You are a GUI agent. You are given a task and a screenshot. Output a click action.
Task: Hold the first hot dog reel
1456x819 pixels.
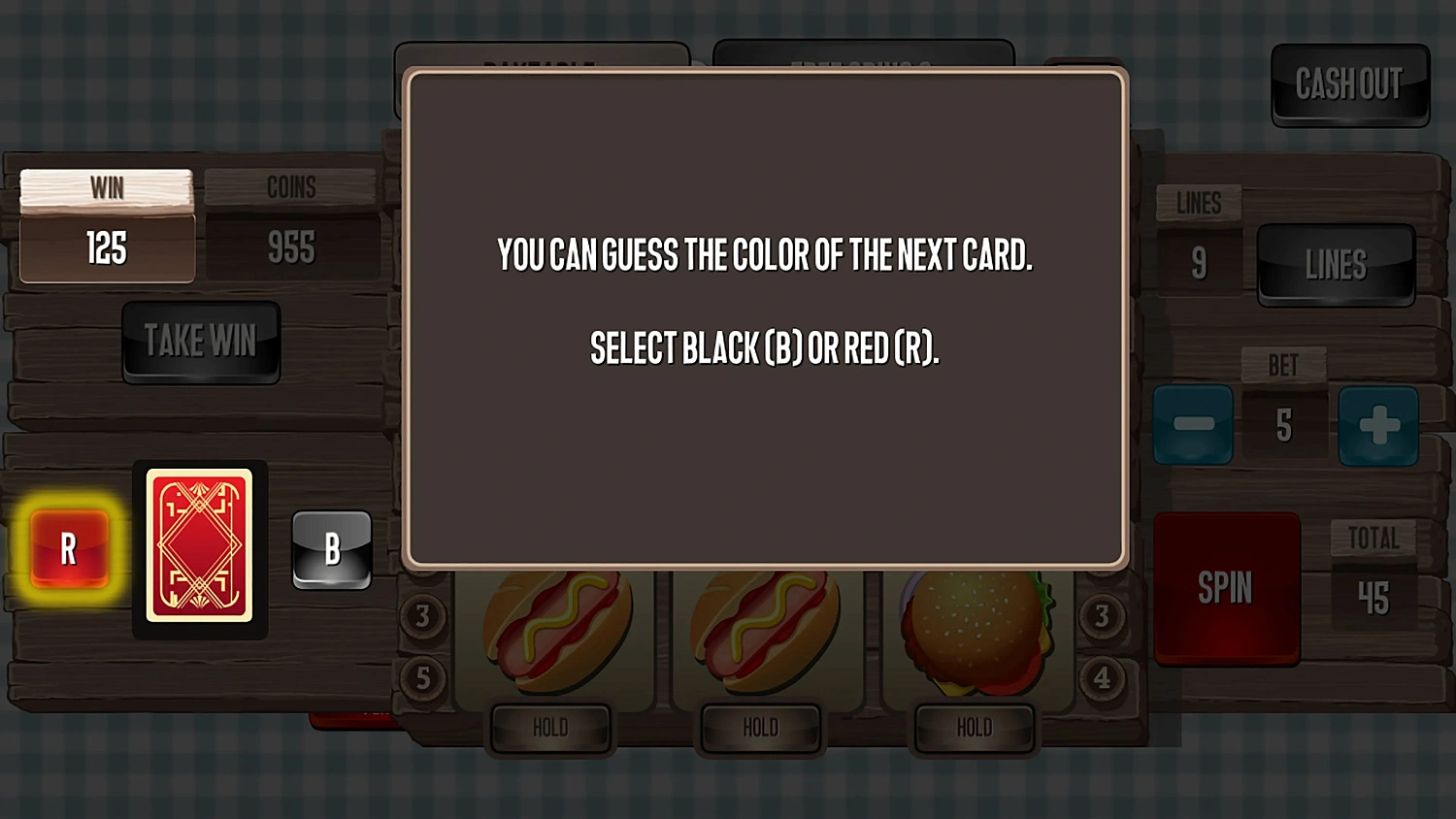coord(550,727)
